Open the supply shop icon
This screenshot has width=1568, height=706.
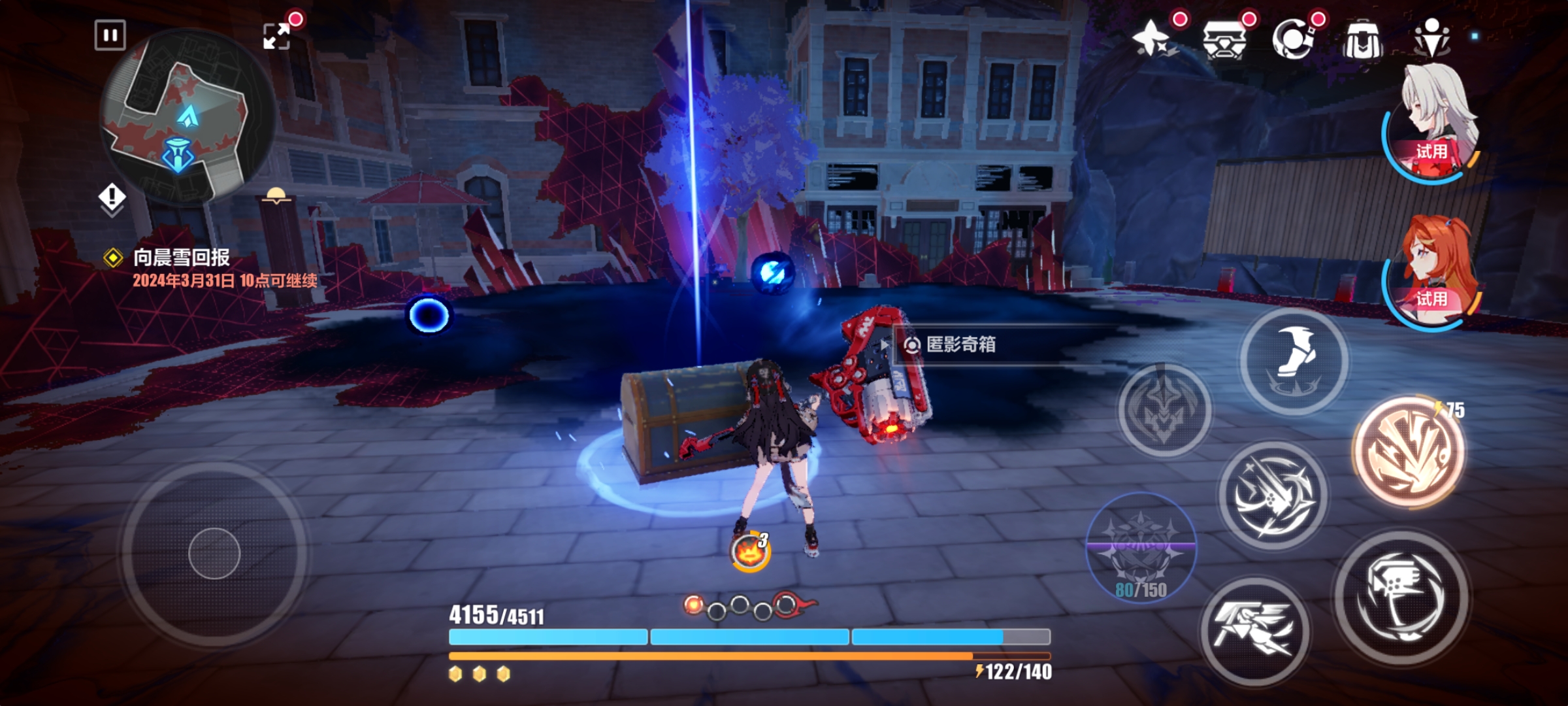tap(1224, 39)
